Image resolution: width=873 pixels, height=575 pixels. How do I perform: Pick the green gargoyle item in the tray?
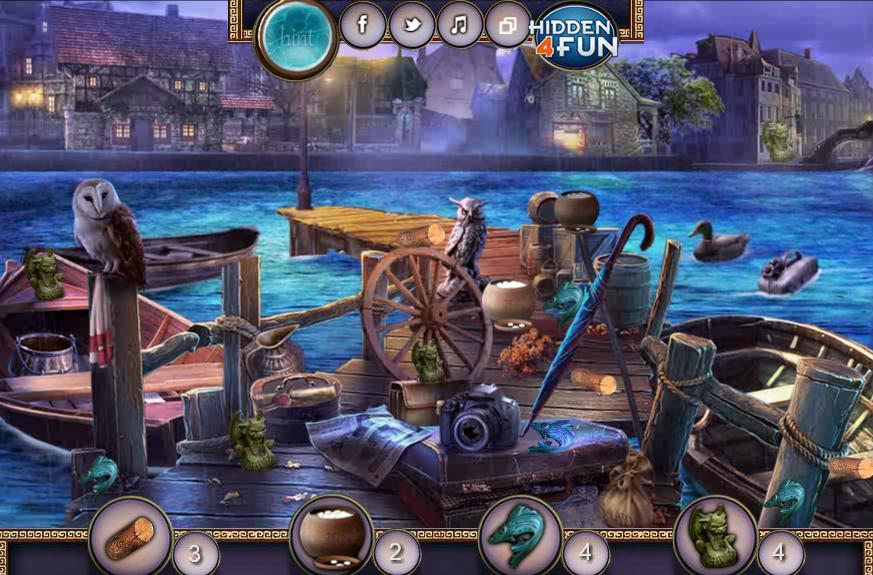[x=715, y=537]
